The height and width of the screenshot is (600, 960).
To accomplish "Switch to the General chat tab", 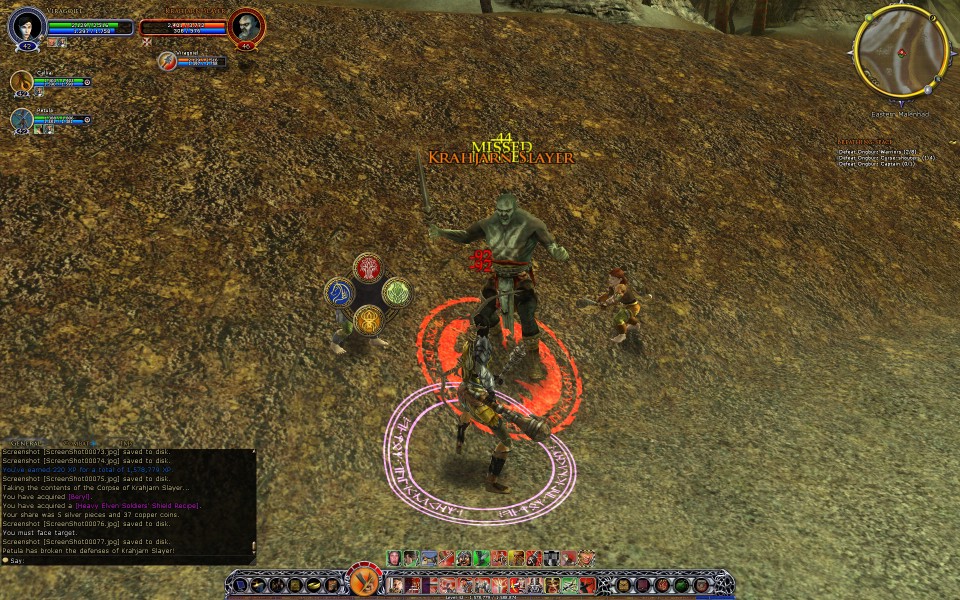I will [x=26, y=443].
